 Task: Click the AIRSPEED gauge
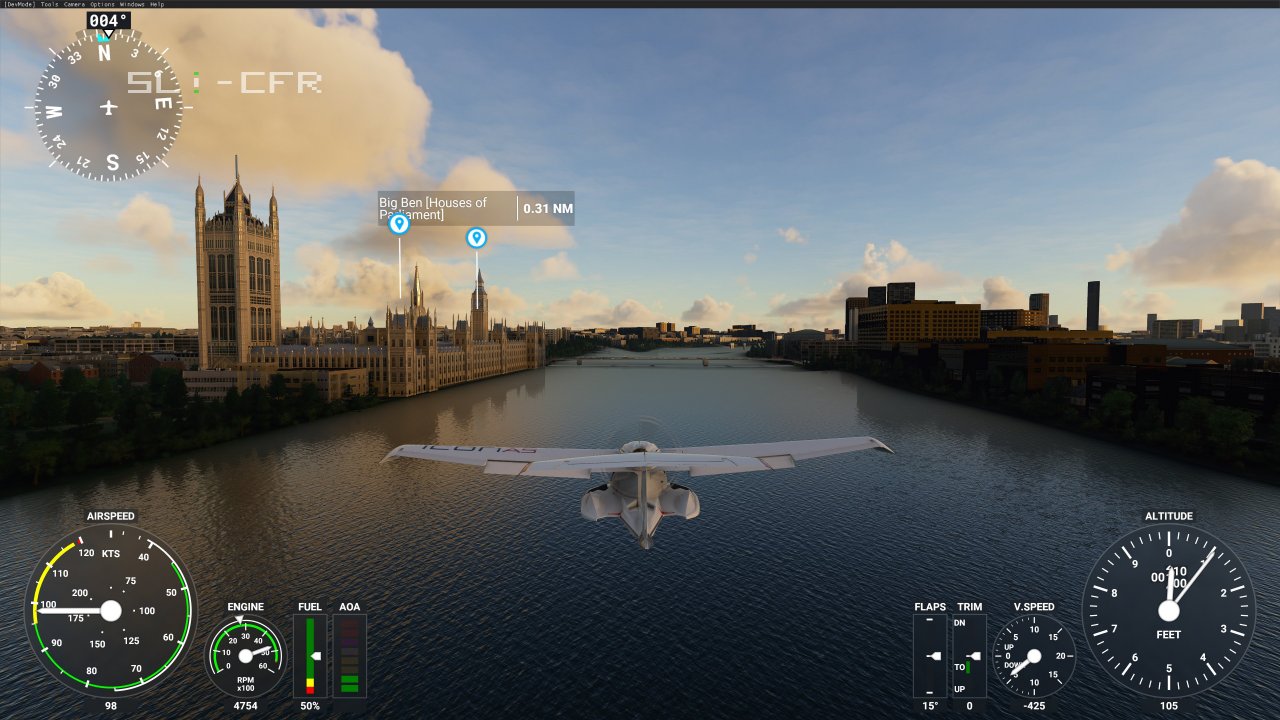pos(110,612)
